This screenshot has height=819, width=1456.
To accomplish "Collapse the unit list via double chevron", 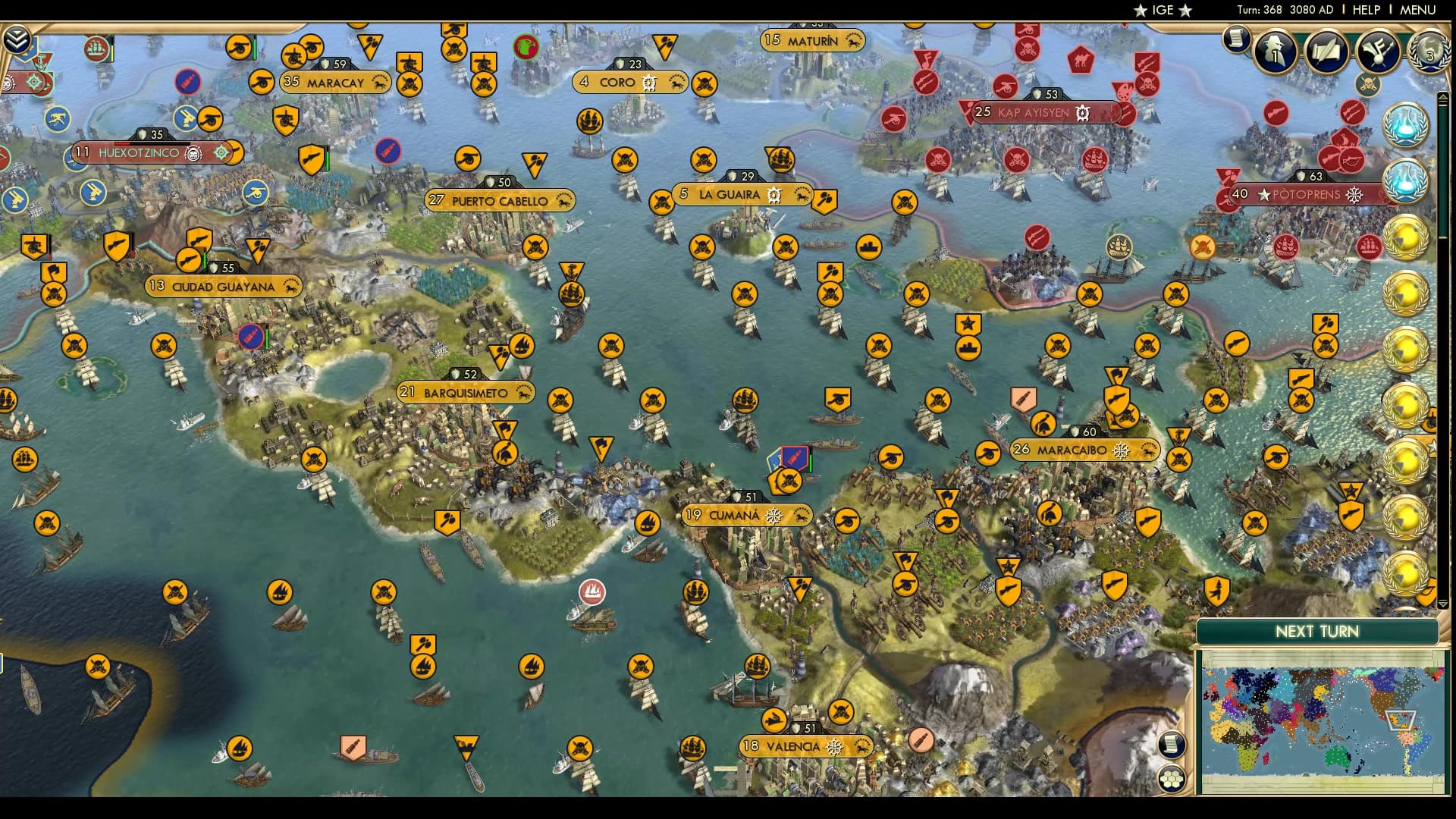I will coord(15,38).
